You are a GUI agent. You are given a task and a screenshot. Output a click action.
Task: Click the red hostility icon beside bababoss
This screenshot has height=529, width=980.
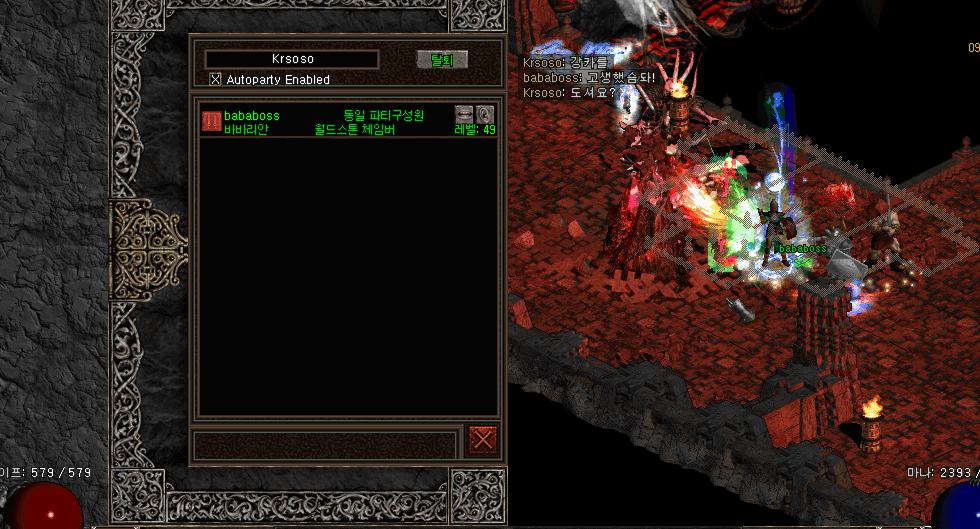point(211,121)
